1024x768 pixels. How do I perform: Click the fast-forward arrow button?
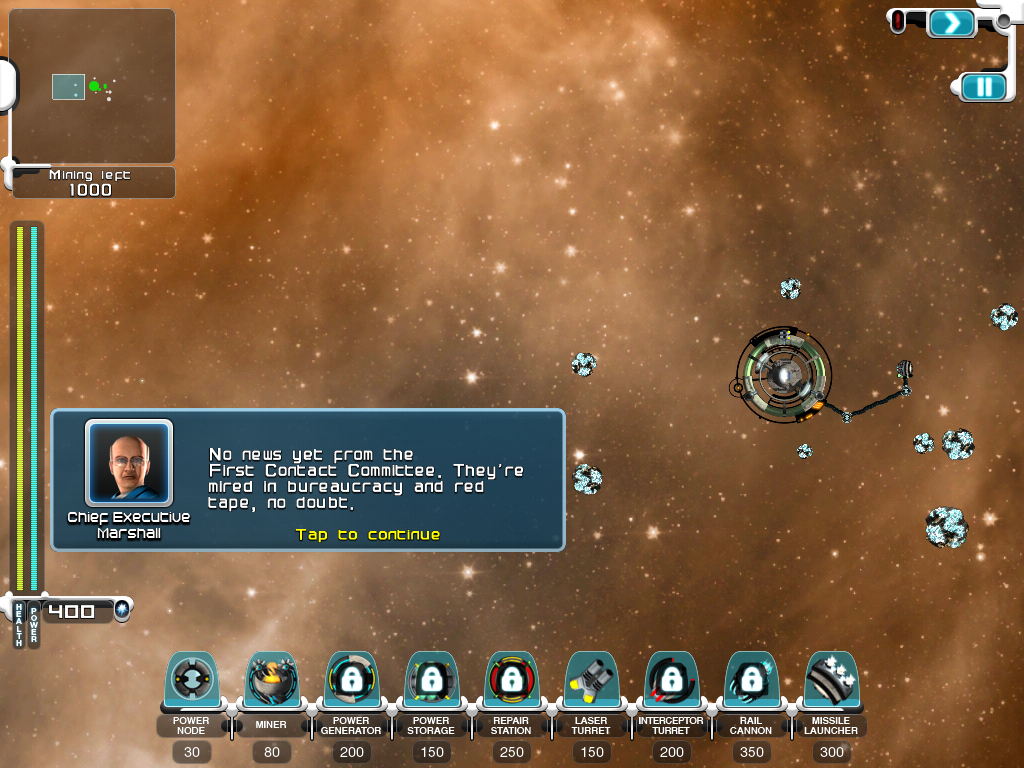951,22
